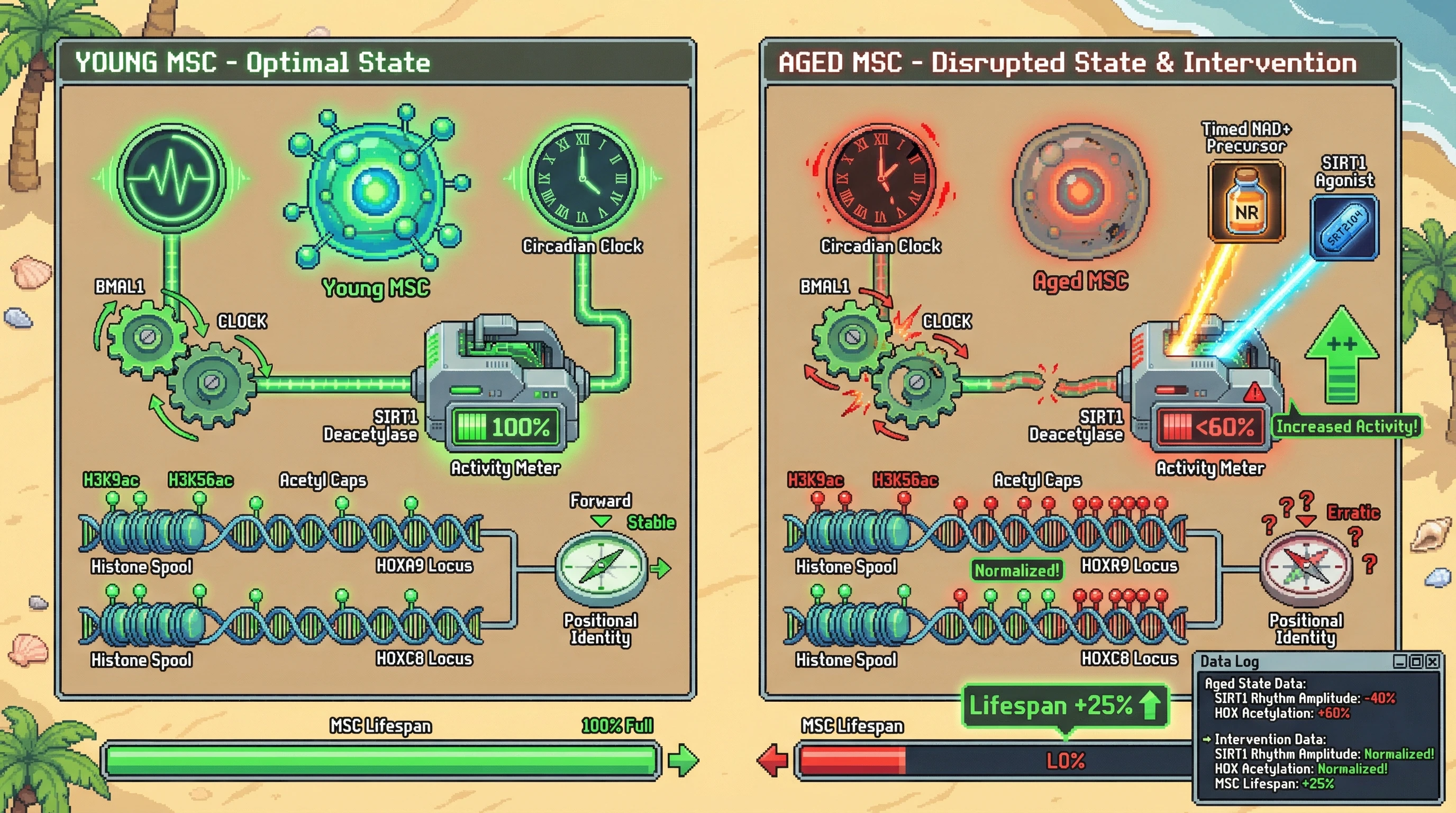
Task: Minimize the Data Log window
Action: point(1399,662)
